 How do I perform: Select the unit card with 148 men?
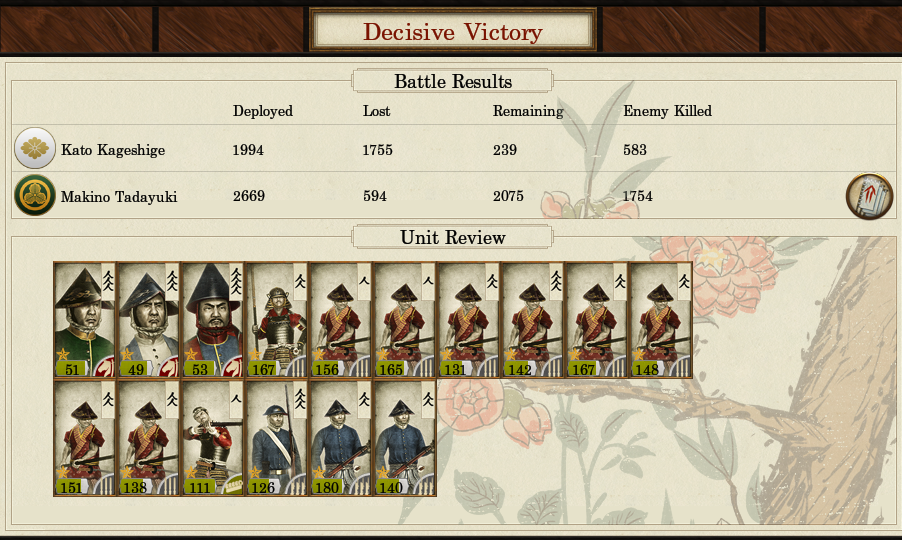[x=660, y=320]
